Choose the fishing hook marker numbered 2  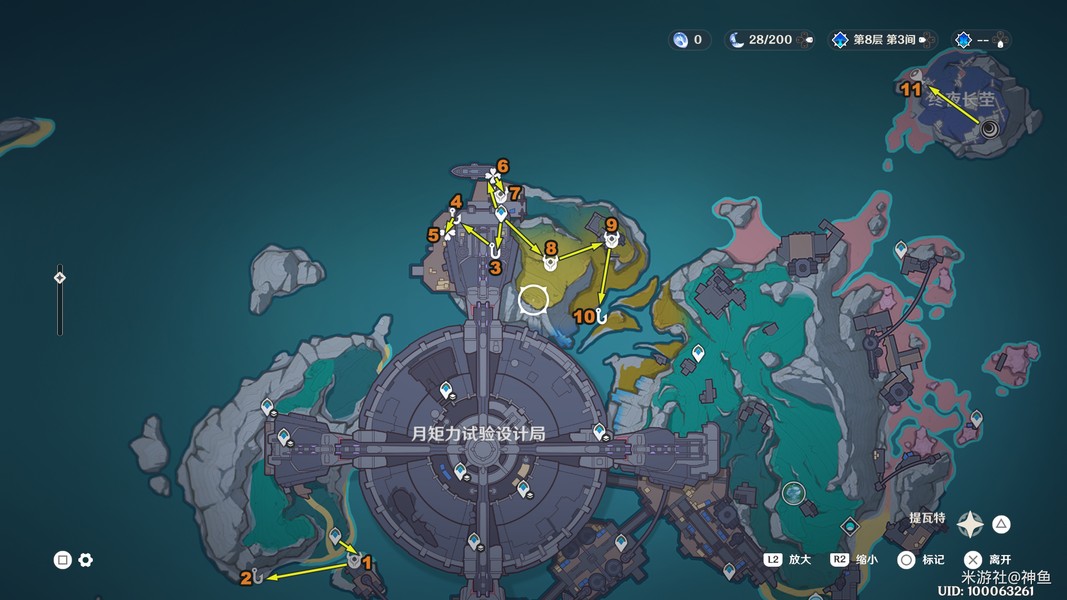point(257,576)
